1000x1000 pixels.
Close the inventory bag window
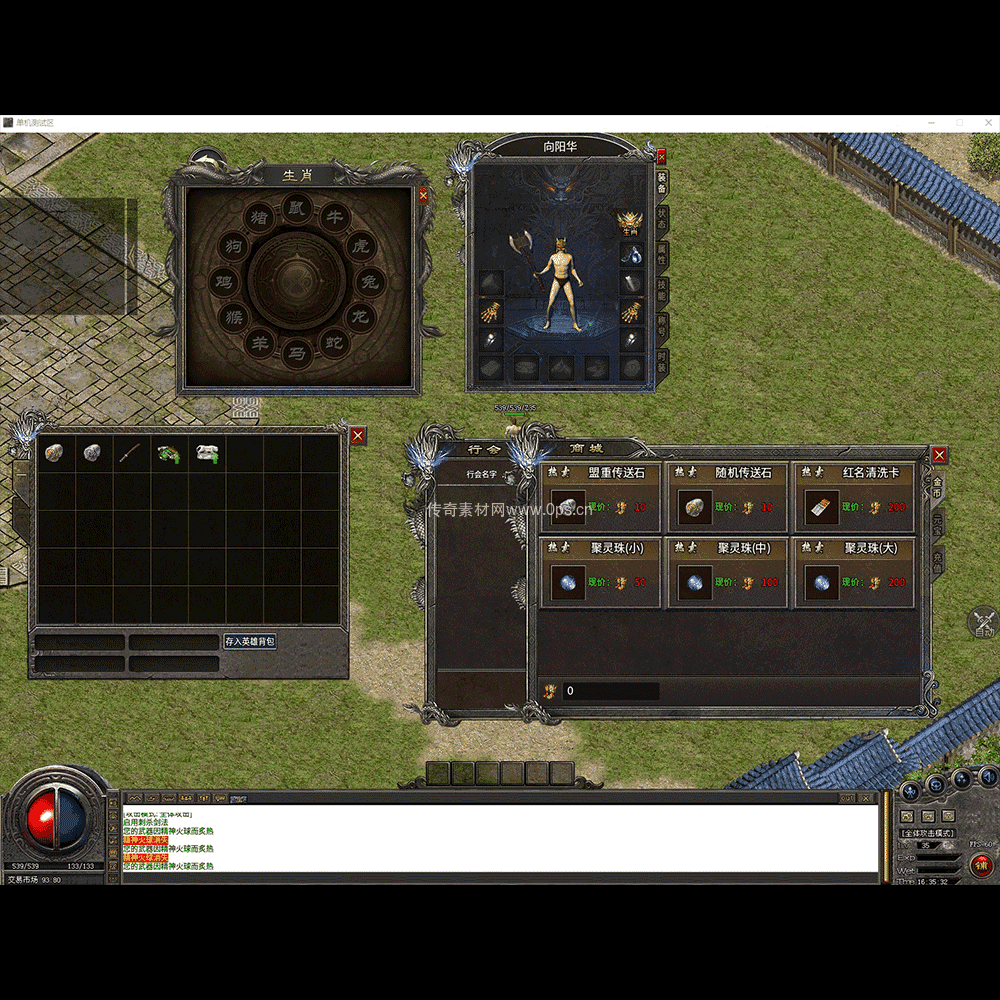358,435
